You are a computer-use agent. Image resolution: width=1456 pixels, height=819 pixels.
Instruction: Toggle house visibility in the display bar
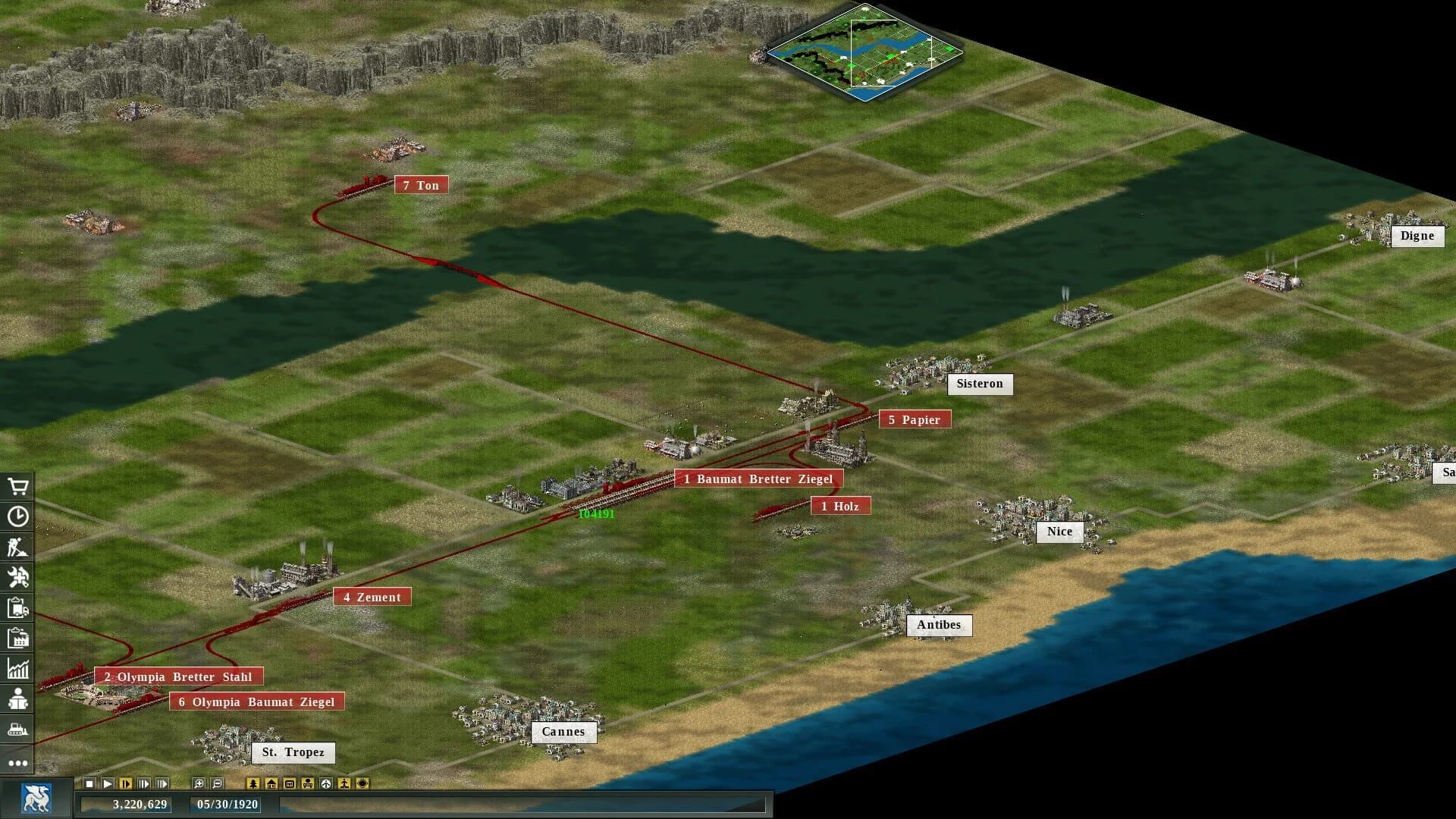271,783
